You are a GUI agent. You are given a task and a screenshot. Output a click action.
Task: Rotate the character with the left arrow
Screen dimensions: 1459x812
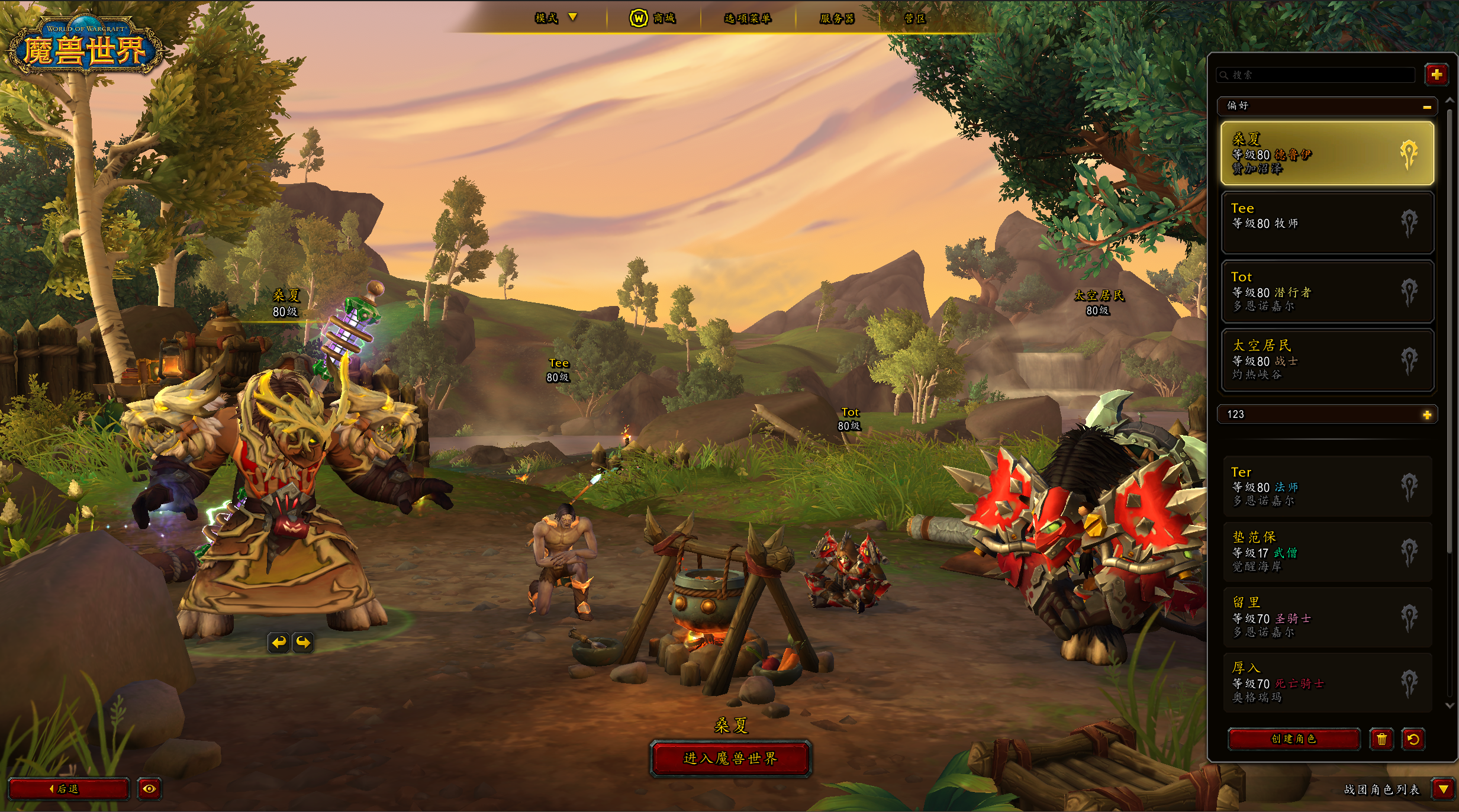click(279, 642)
